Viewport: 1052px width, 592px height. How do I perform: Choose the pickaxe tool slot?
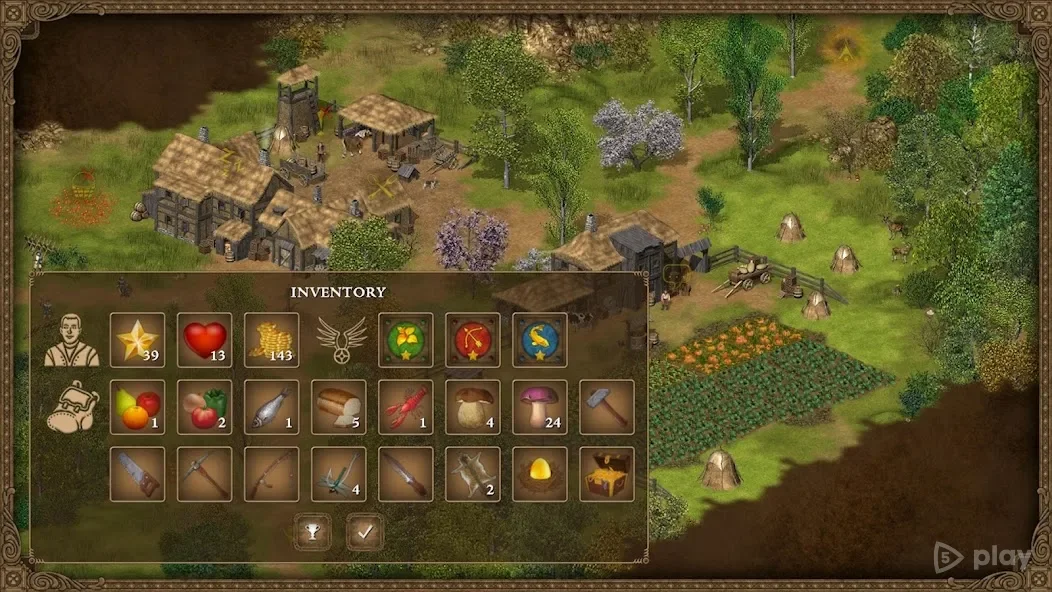coord(204,473)
